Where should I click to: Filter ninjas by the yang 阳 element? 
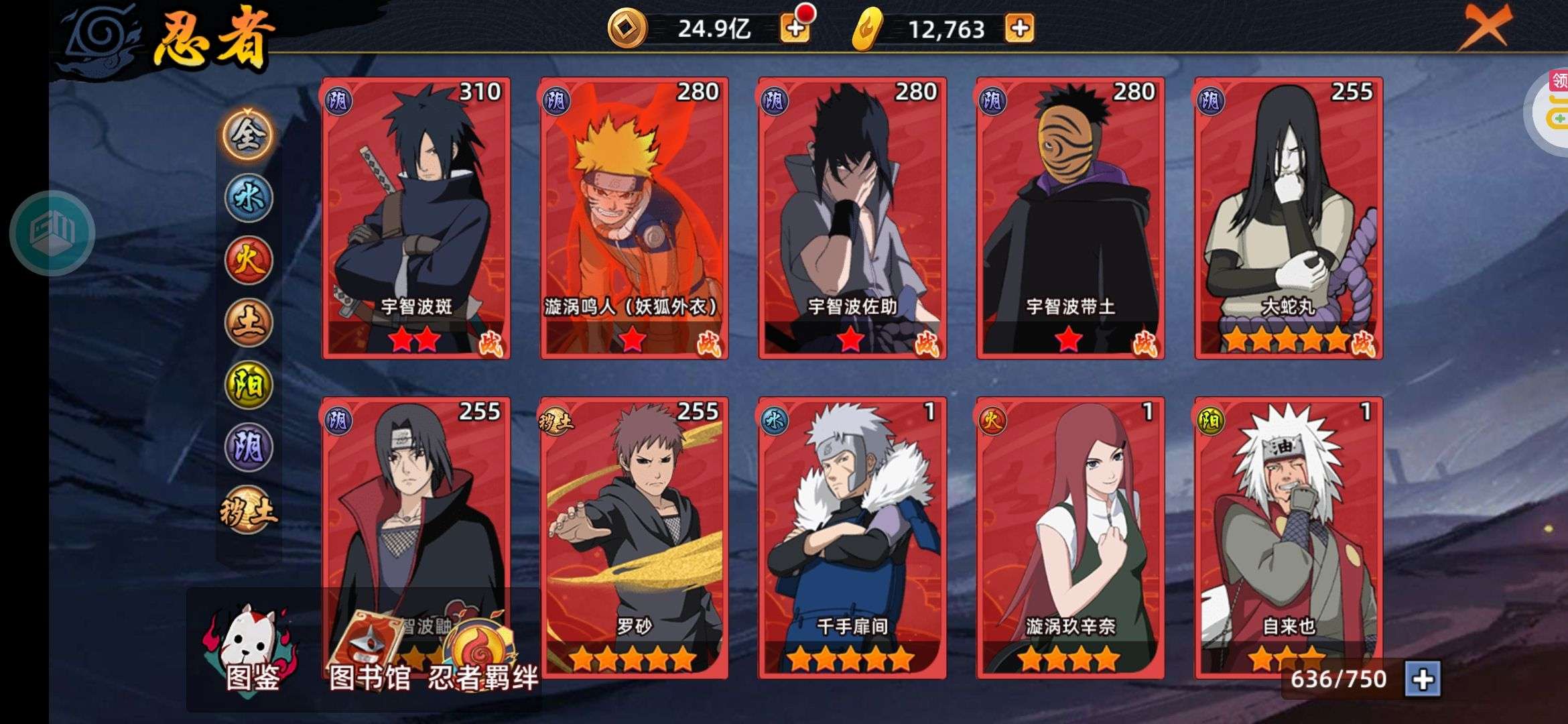(x=248, y=385)
